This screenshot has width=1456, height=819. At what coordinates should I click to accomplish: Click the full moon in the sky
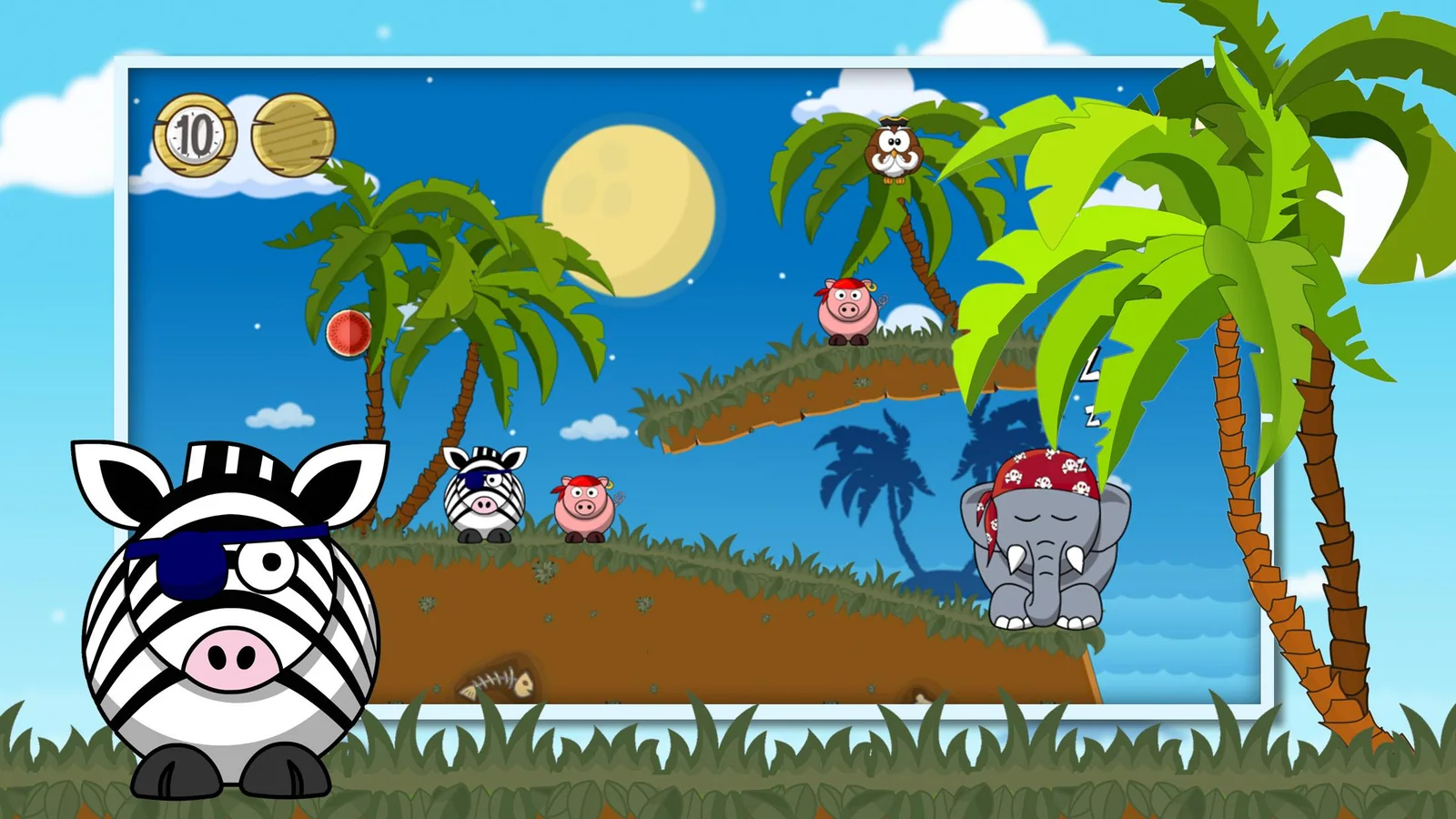628,209
